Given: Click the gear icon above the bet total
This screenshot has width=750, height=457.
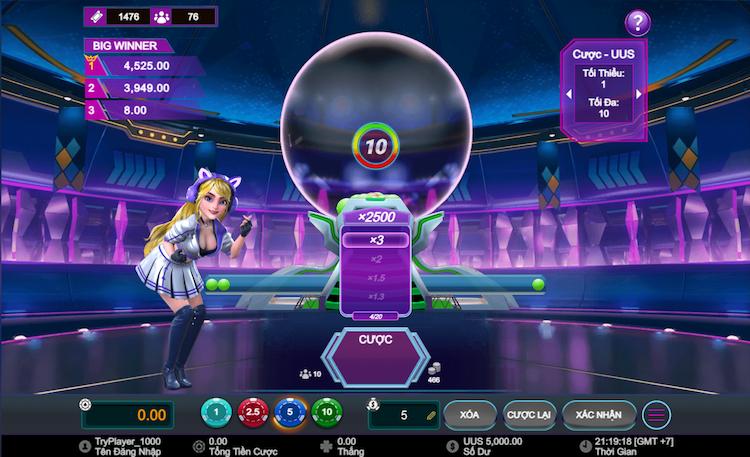Looking at the screenshot, I should coord(86,404).
